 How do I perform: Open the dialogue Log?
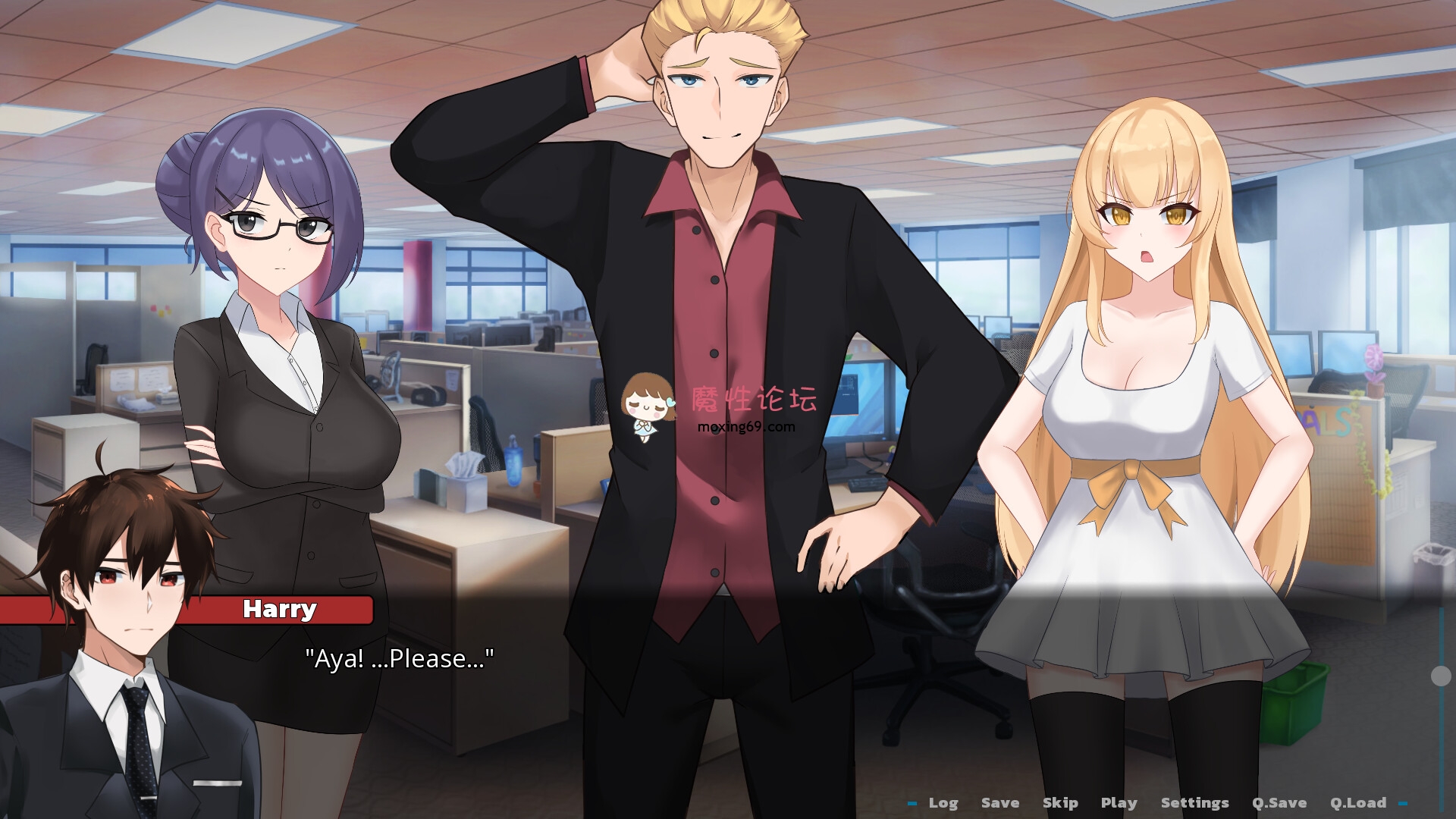coord(944,802)
